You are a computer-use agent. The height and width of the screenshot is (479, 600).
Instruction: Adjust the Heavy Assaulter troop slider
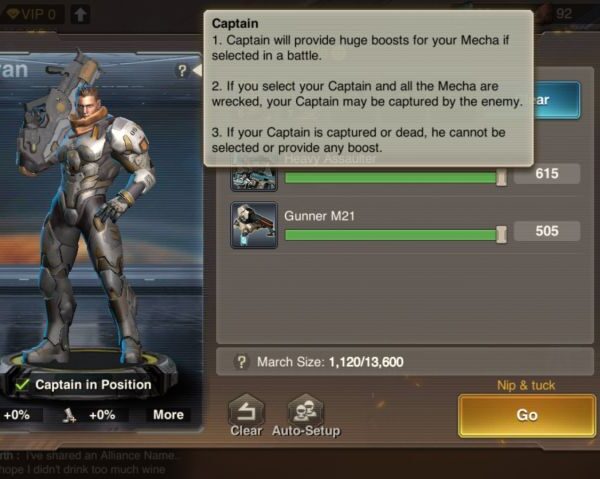click(501, 177)
